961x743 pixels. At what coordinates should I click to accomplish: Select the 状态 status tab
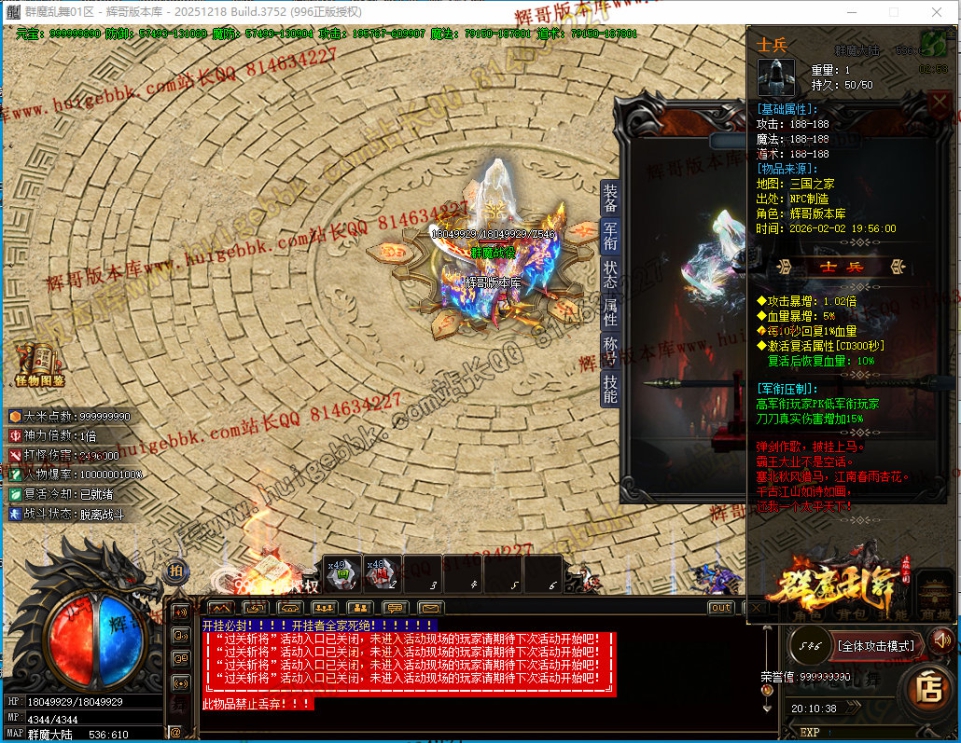click(610, 275)
